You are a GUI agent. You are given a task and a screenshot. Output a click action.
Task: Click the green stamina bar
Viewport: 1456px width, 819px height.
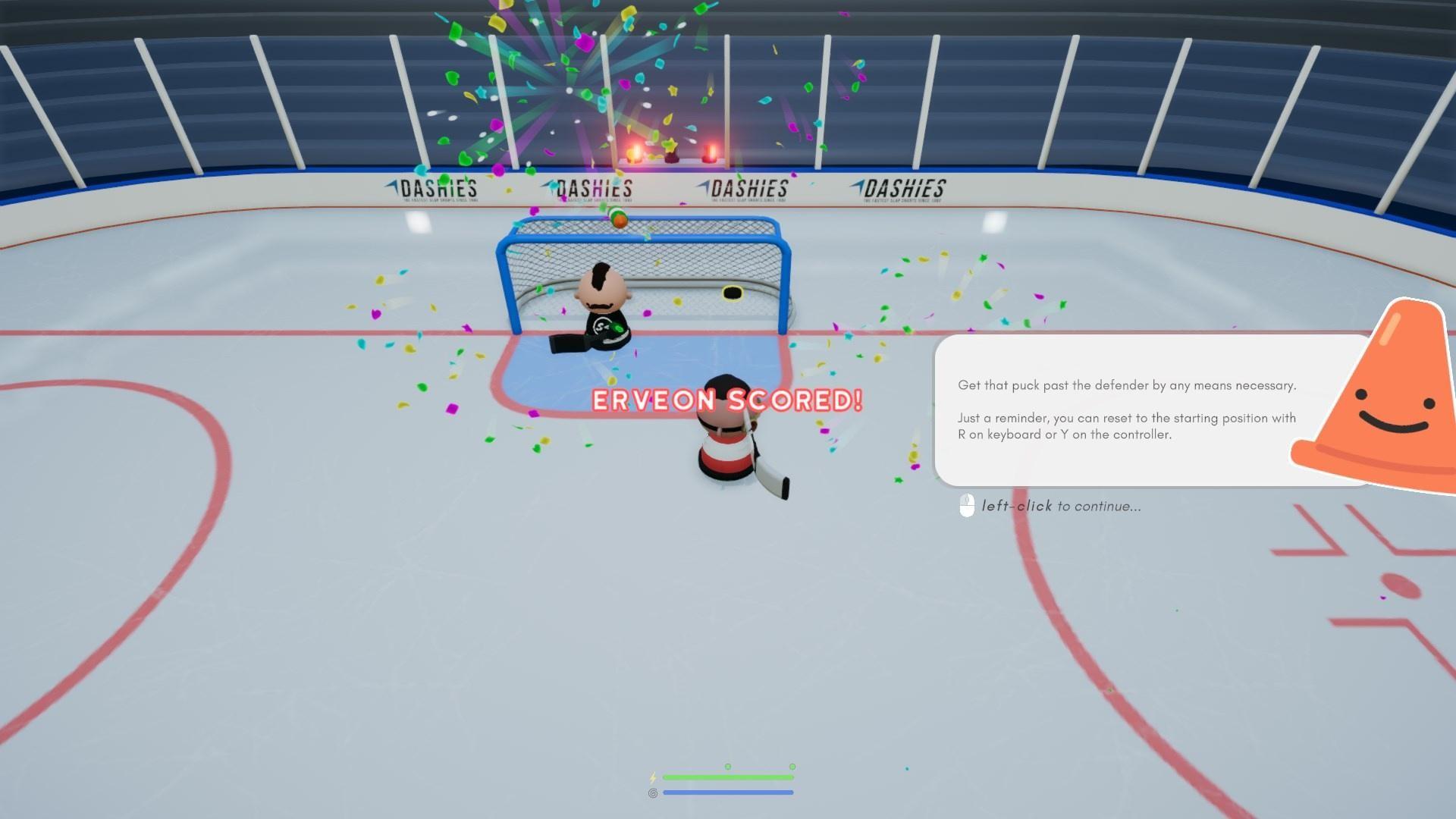[728, 777]
